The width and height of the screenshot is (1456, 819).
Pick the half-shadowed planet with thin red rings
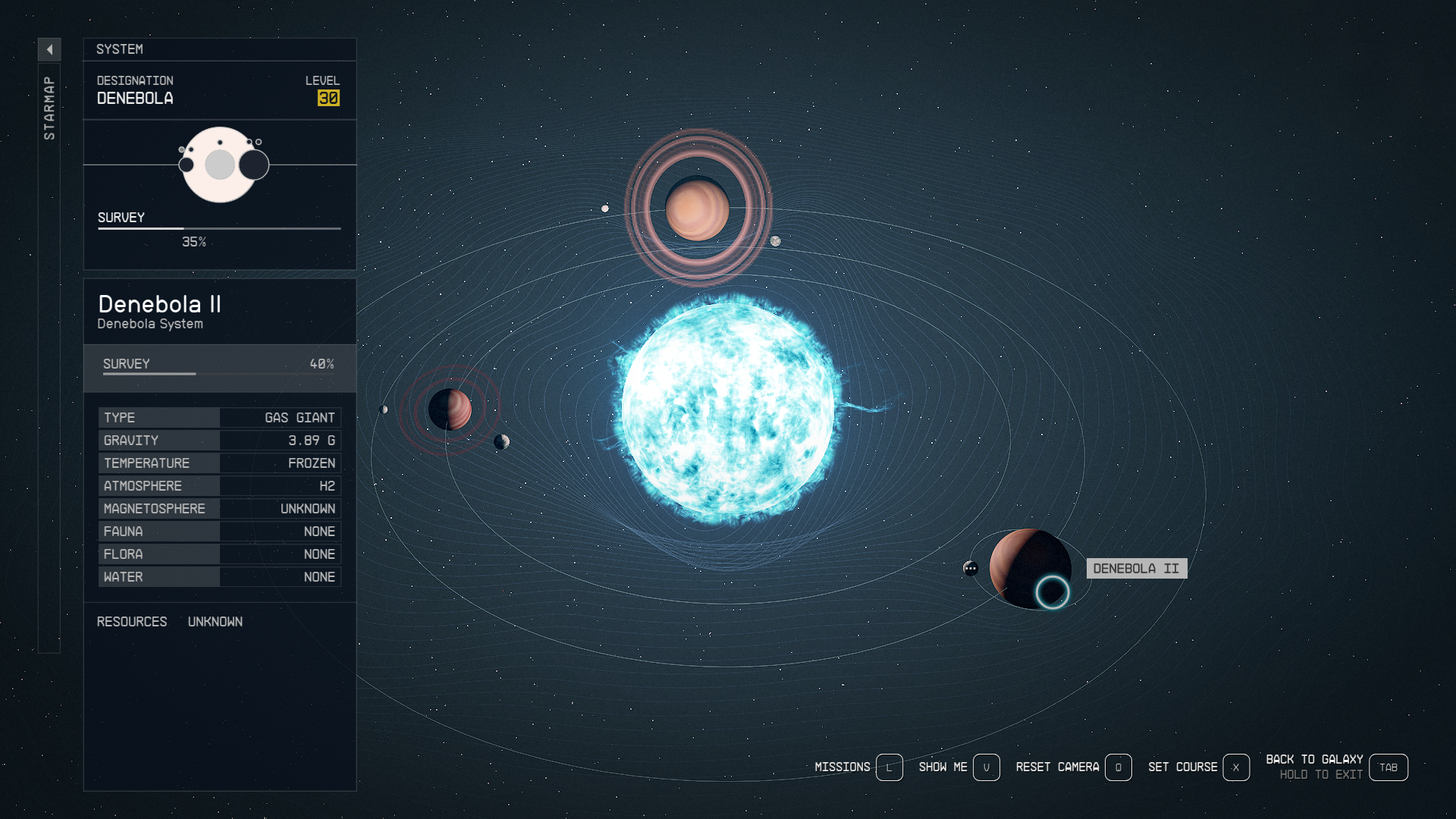tap(450, 409)
